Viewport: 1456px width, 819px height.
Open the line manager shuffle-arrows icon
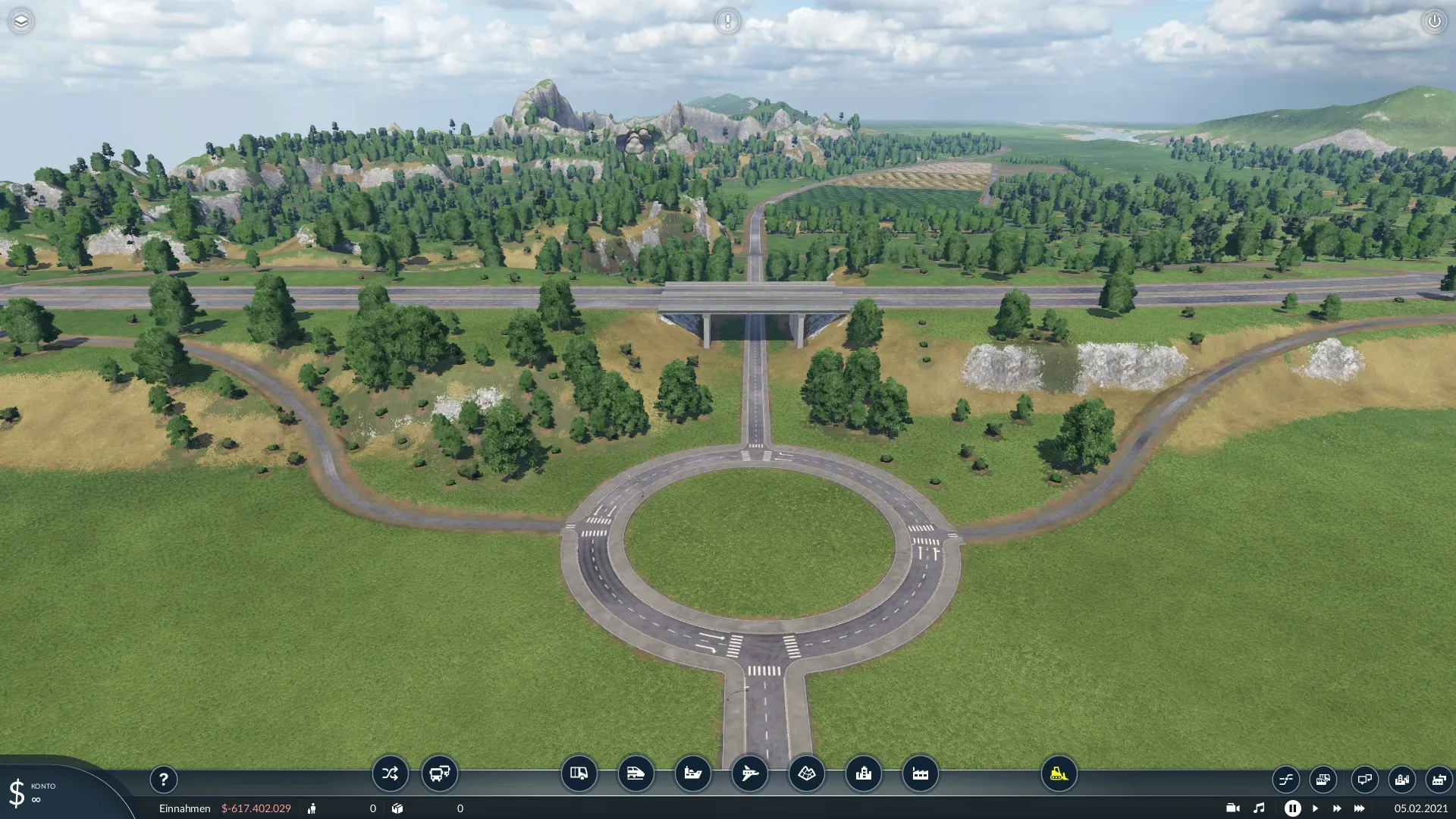[x=390, y=773]
